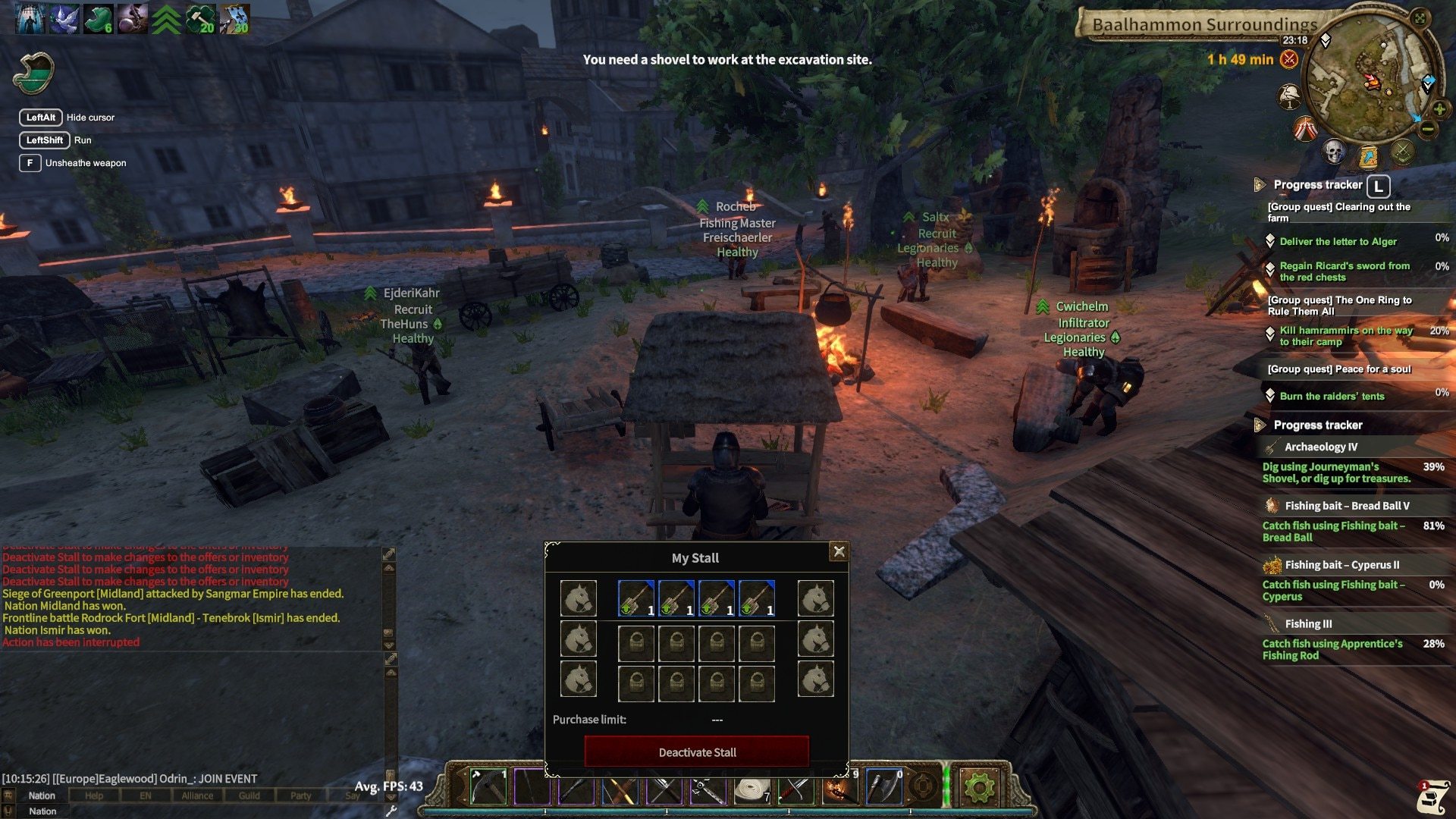Zoom out the minimap with minus button
This screenshot has height=819, width=1456.
[x=1427, y=130]
